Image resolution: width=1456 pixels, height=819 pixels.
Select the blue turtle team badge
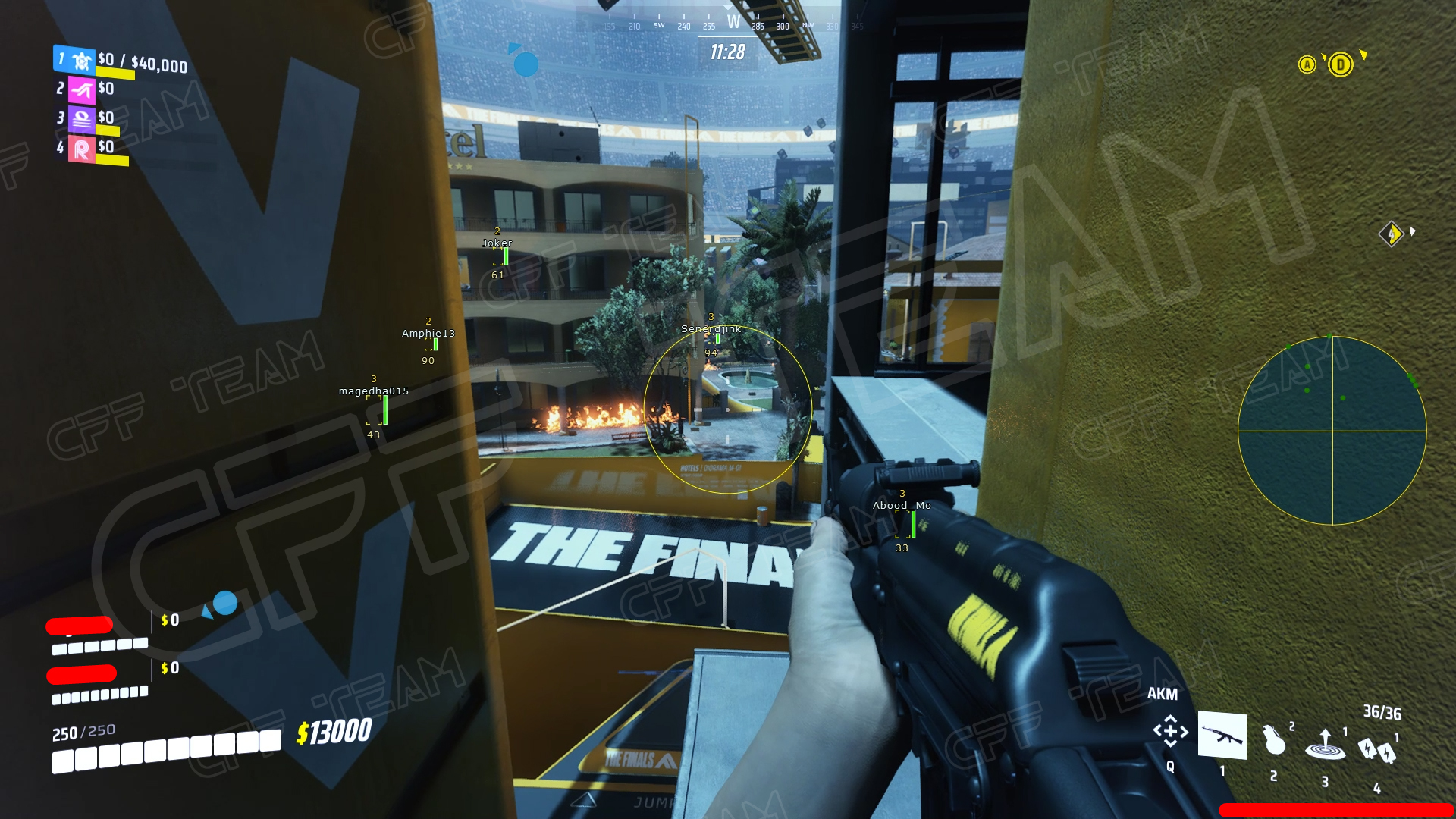tap(80, 60)
